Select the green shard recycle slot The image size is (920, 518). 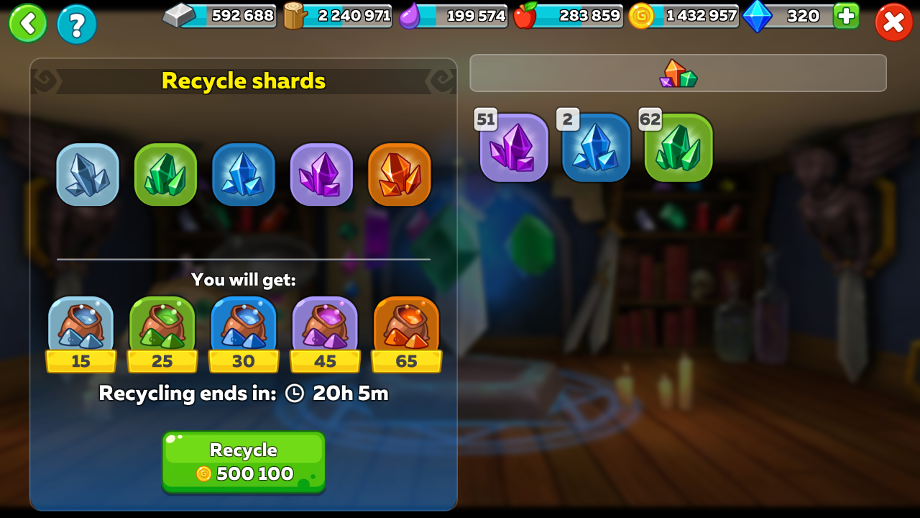165,175
